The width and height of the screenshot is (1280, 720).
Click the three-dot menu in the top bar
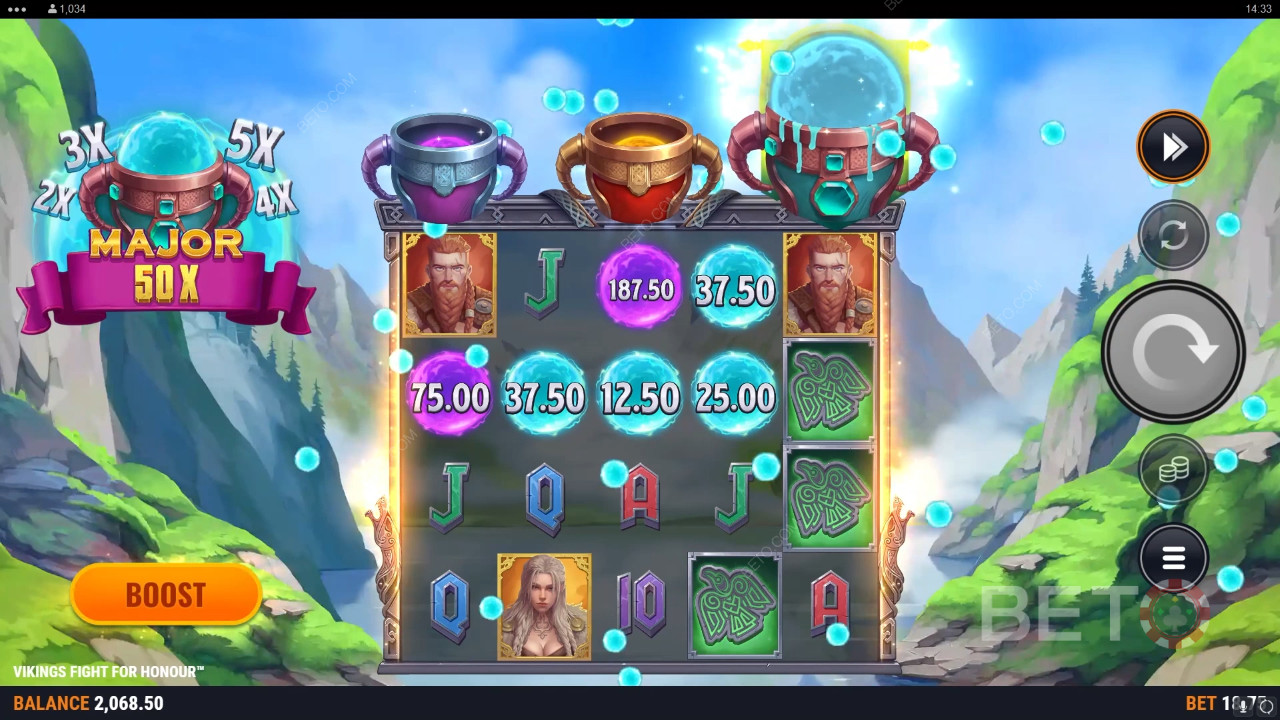(18, 8)
